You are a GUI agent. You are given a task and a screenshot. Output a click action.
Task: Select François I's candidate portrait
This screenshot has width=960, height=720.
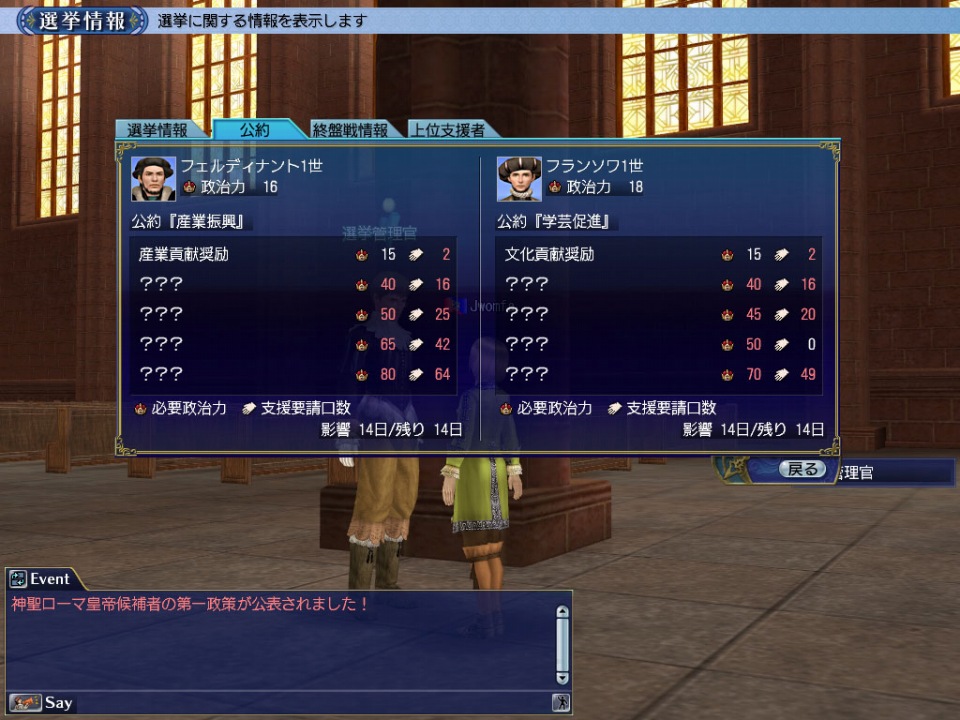(x=519, y=178)
